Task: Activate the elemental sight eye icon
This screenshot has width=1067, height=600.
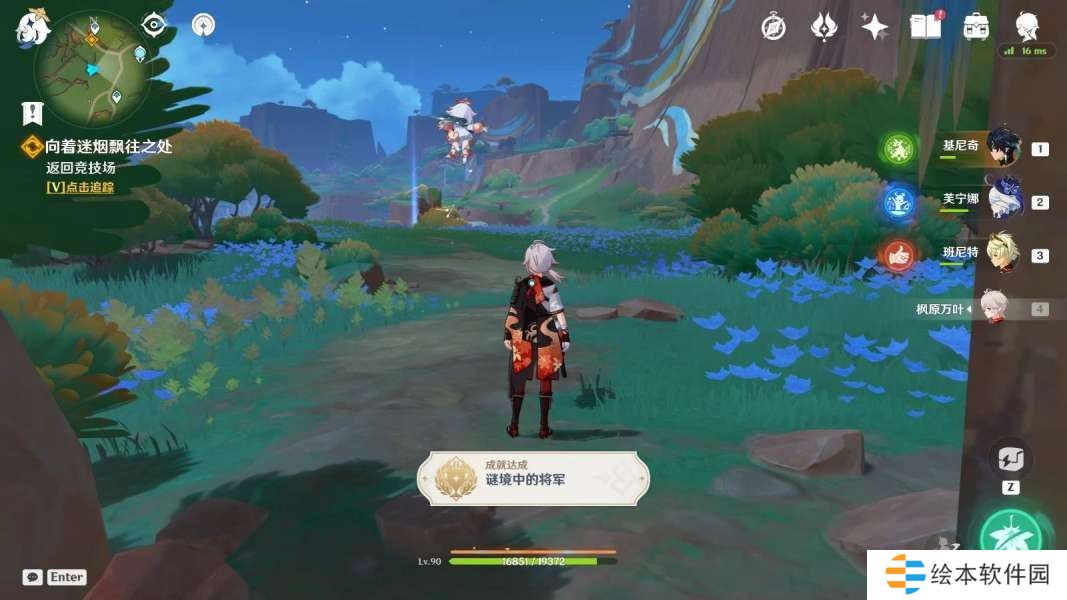Action: click(x=153, y=24)
